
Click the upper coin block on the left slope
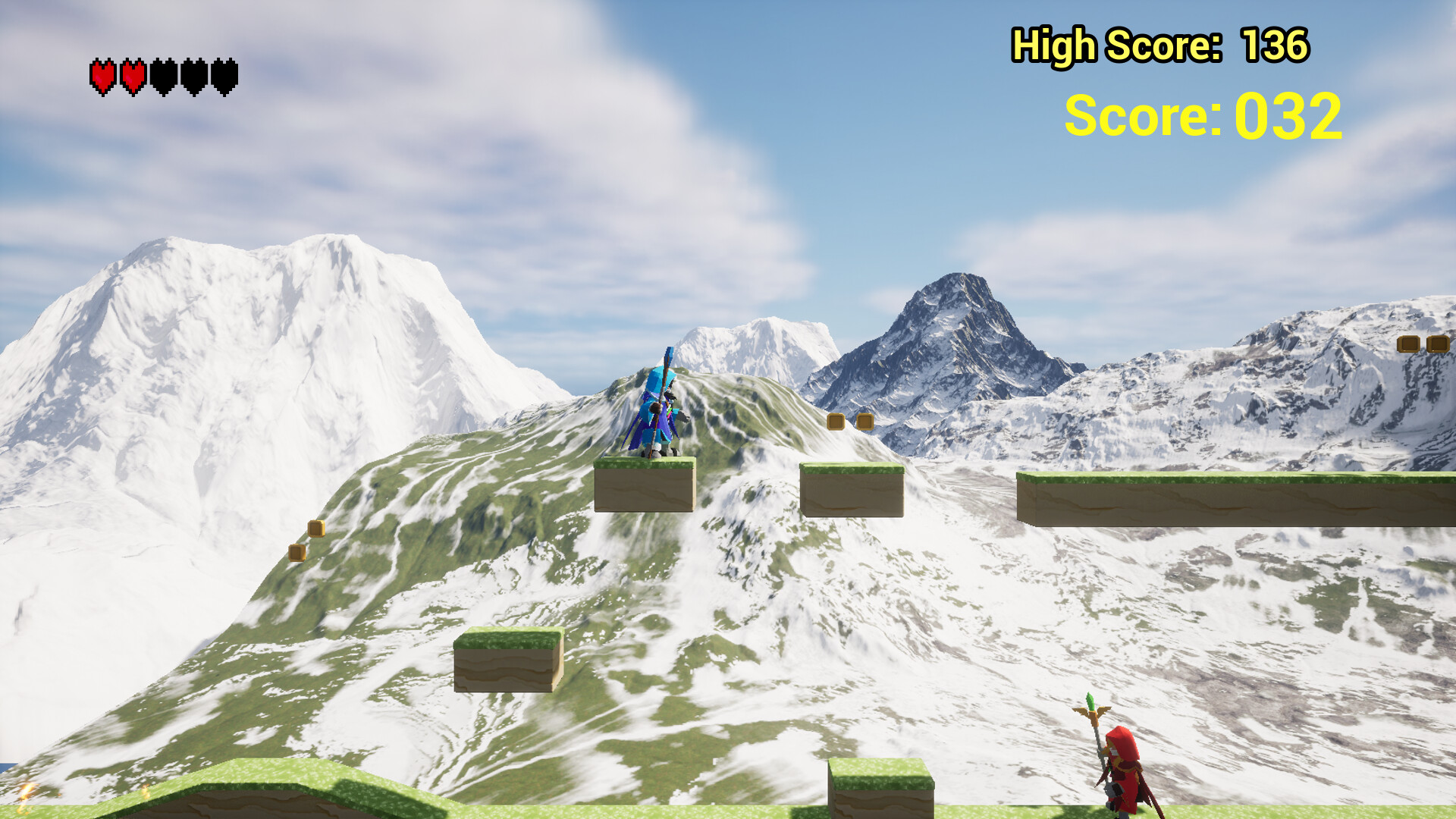pyautogui.click(x=315, y=529)
